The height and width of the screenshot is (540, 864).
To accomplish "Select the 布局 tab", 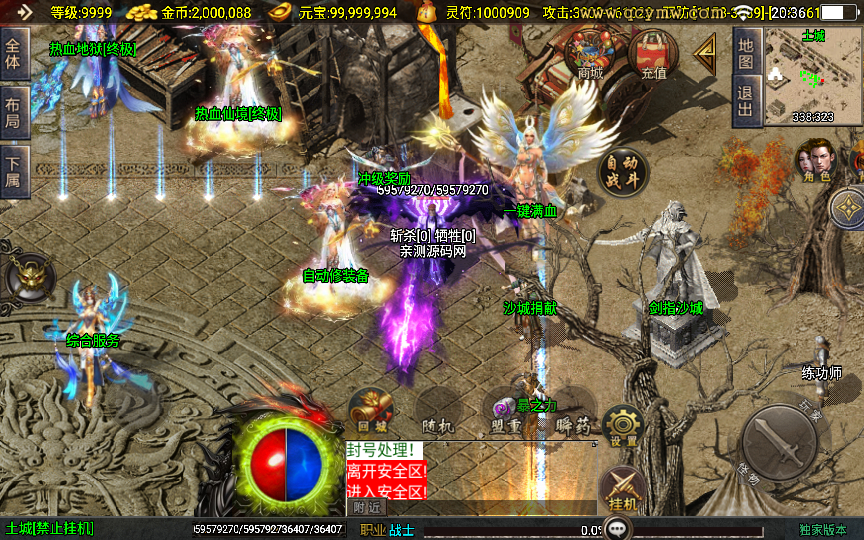I will point(13,111).
